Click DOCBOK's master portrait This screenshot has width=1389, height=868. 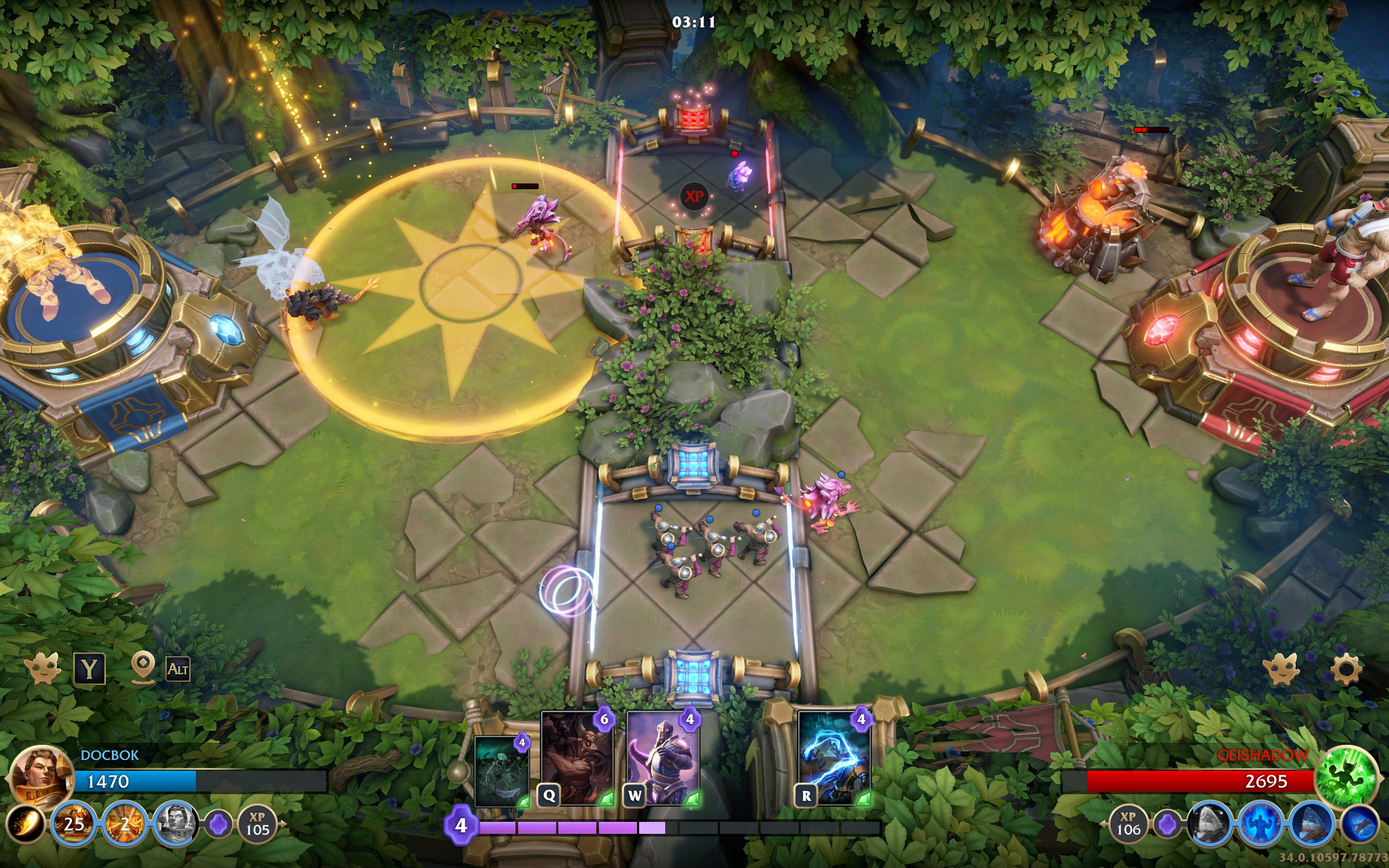[39, 778]
